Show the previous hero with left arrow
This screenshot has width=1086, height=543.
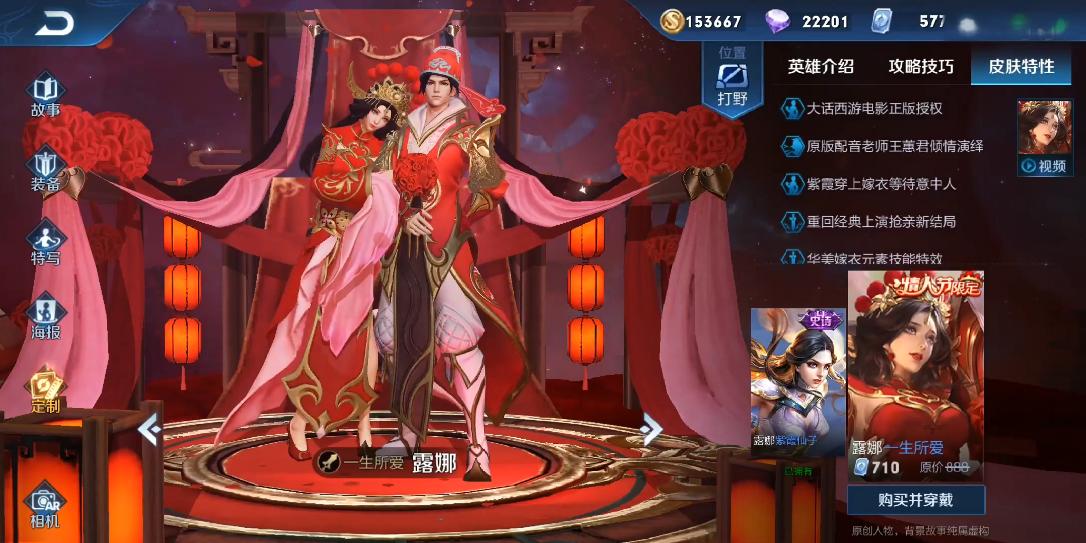[150, 430]
